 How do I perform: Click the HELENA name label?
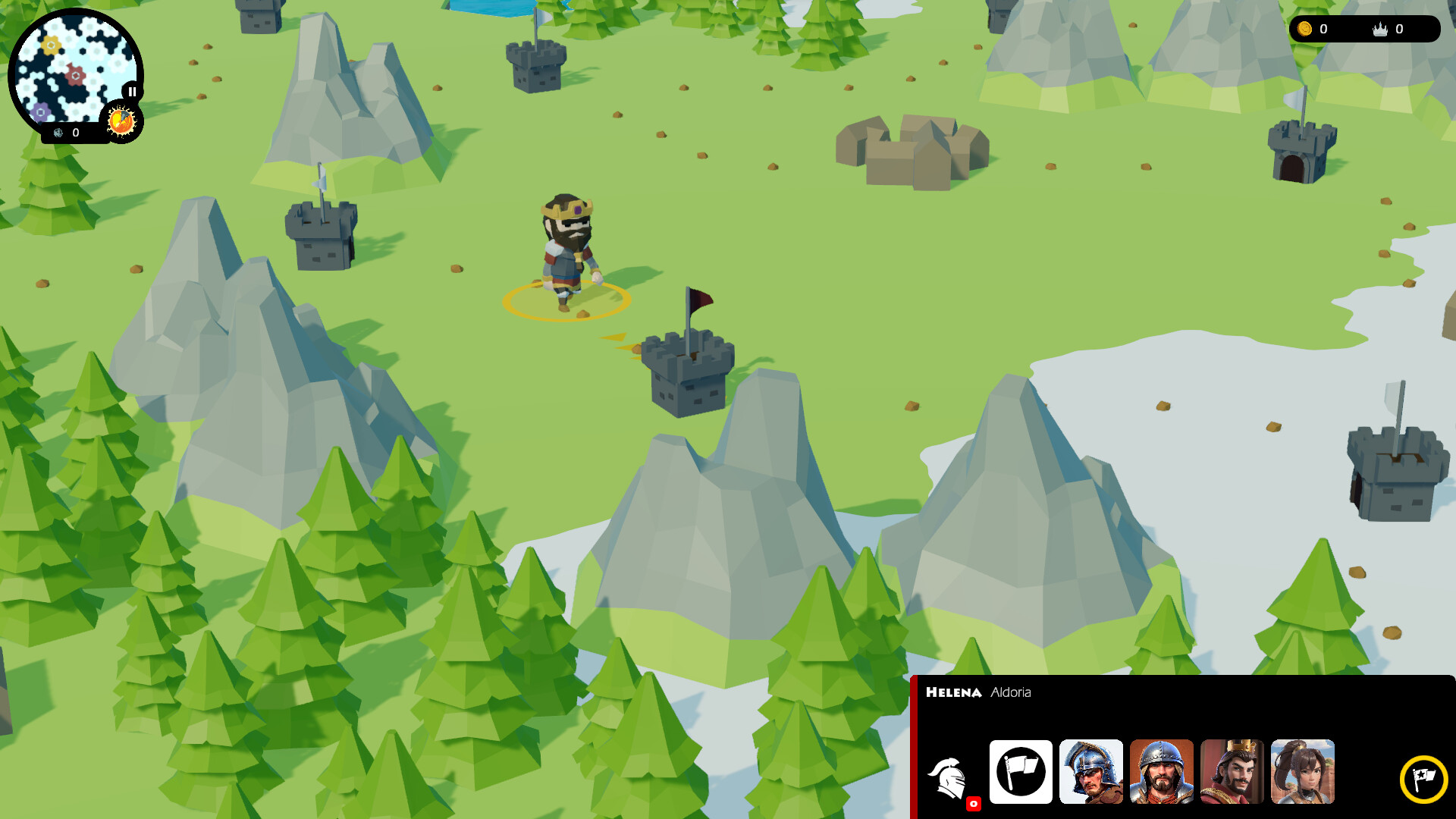pos(955,692)
